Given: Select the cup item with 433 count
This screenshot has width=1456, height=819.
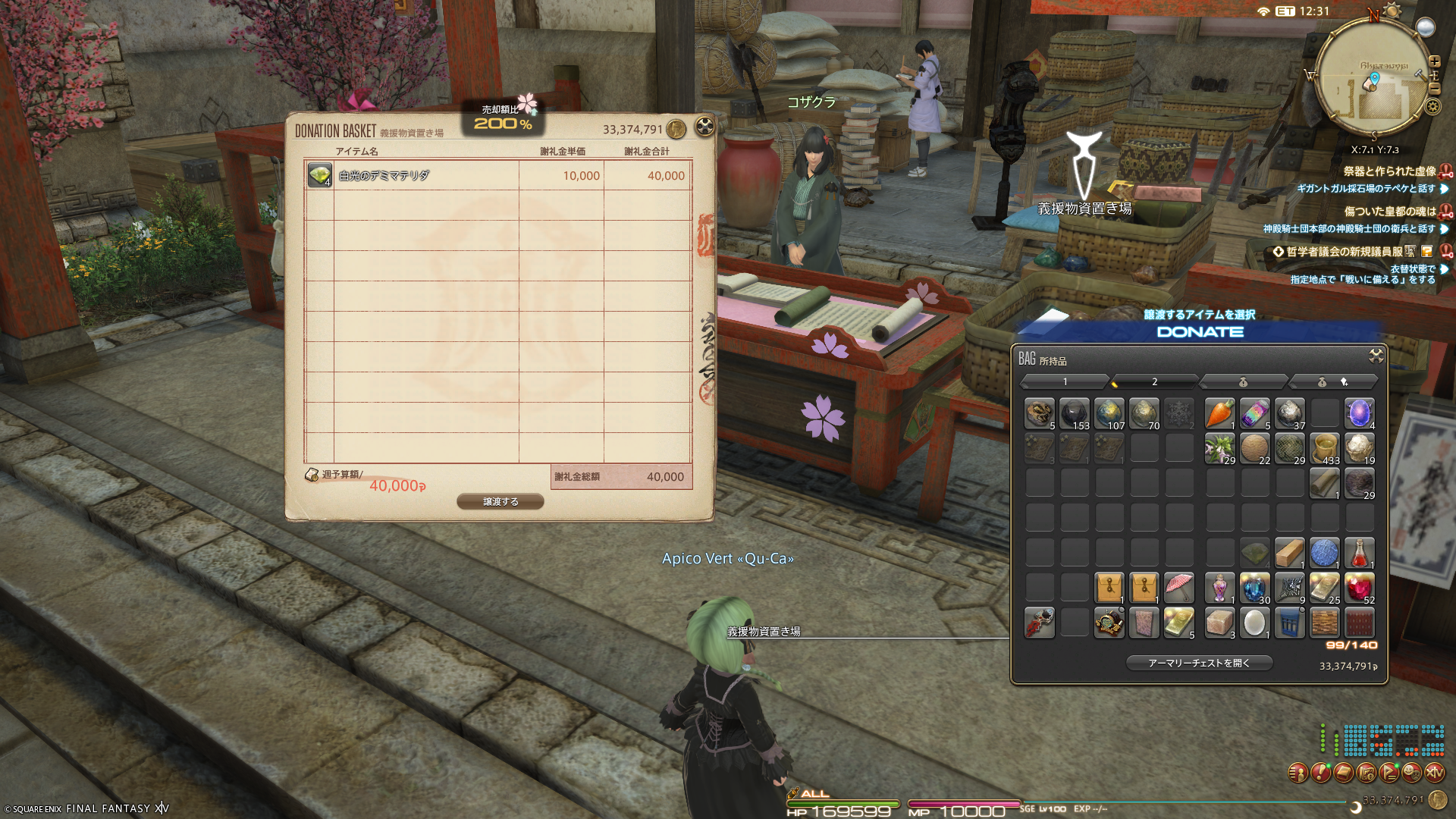Looking at the screenshot, I should (x=1324, y=448).
